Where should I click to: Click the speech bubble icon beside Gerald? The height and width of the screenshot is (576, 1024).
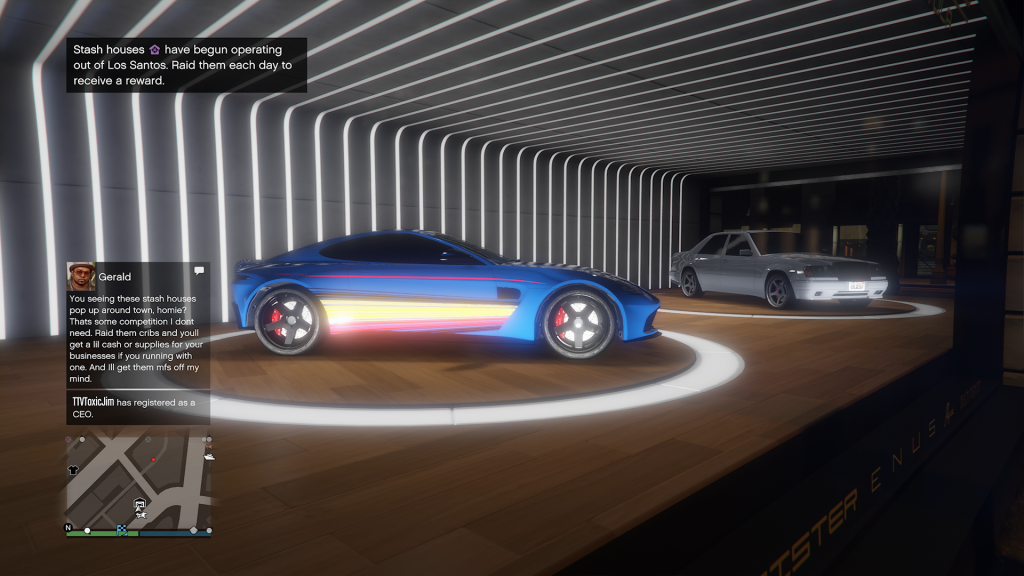(199, 270)
